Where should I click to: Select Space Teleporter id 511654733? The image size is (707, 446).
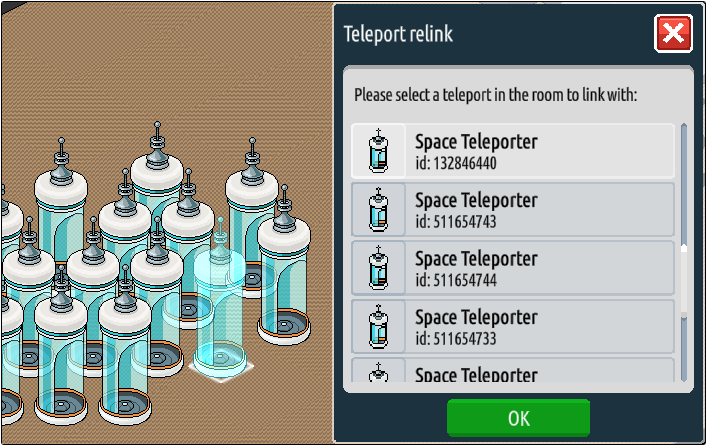click(513, 327)
